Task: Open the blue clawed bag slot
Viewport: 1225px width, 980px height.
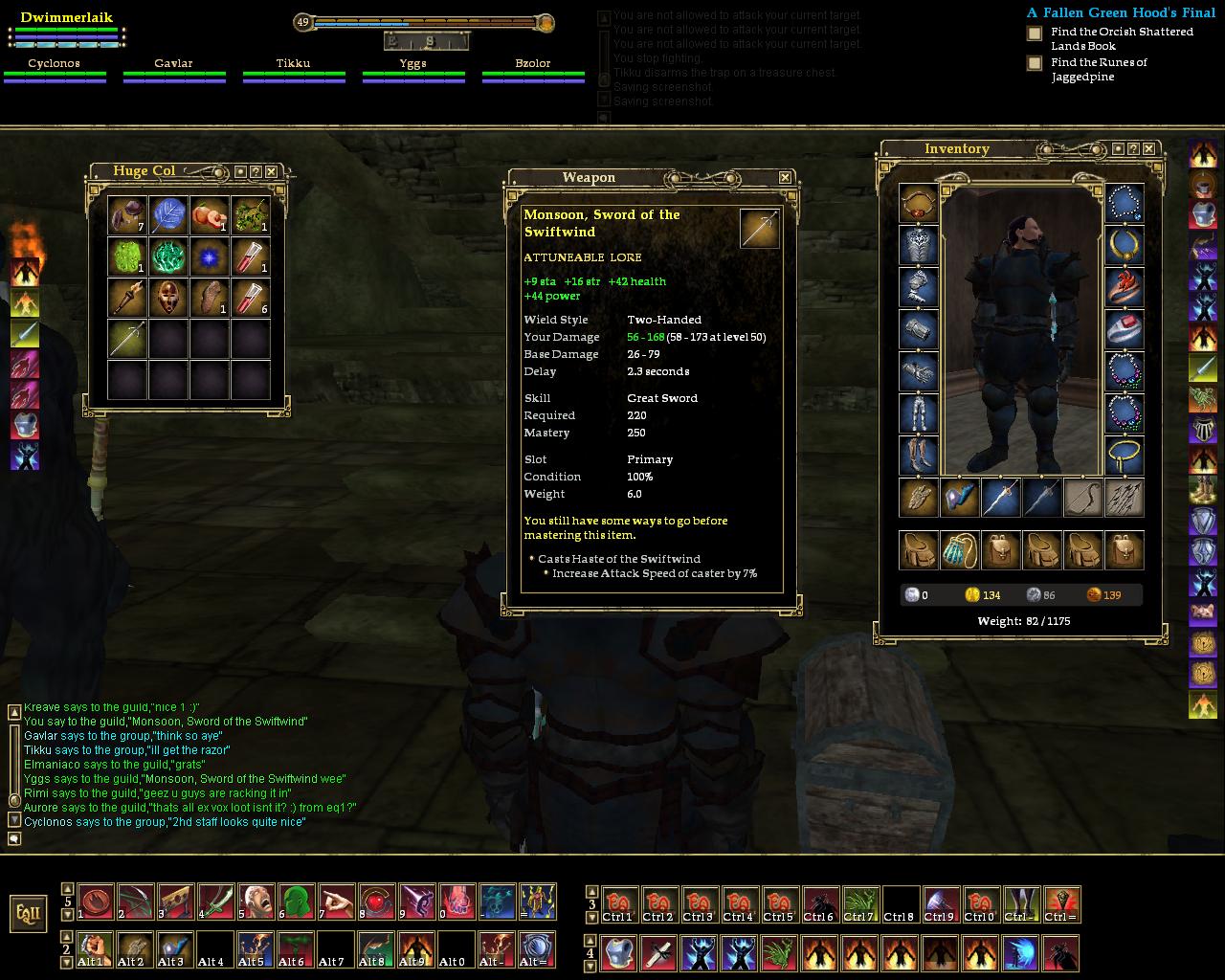Action: coord(959,550)
